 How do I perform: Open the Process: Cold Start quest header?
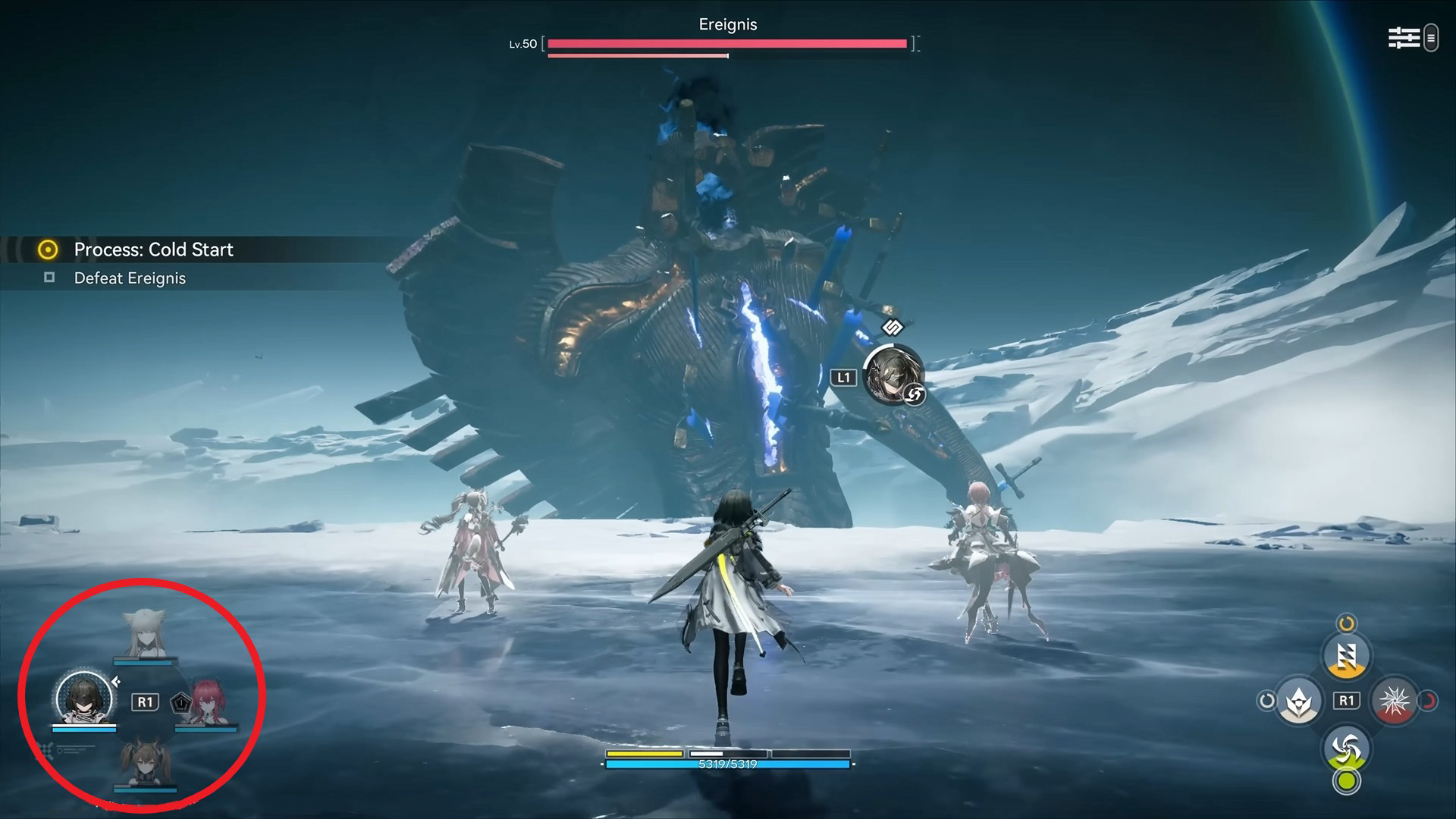click(x=153, y=249)
